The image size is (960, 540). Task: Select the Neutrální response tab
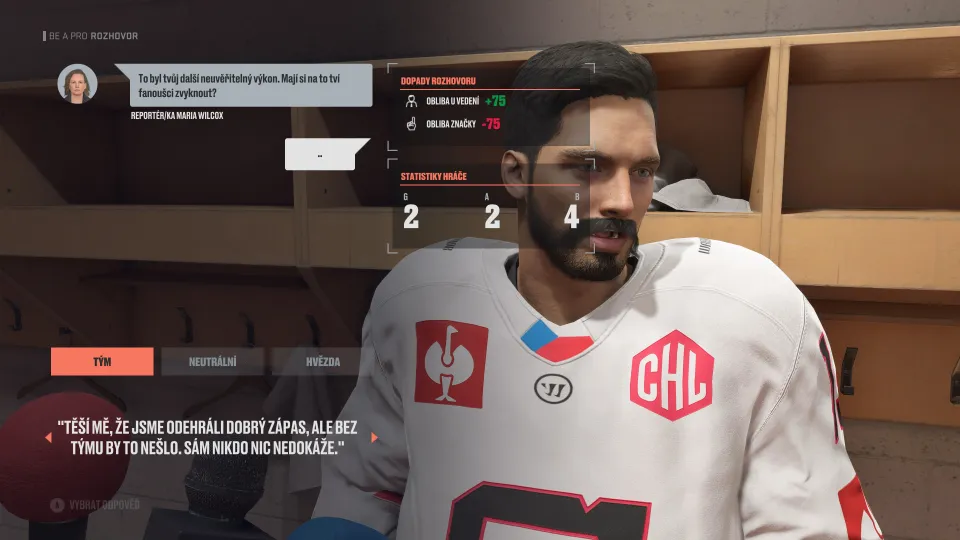click(212, 361)
